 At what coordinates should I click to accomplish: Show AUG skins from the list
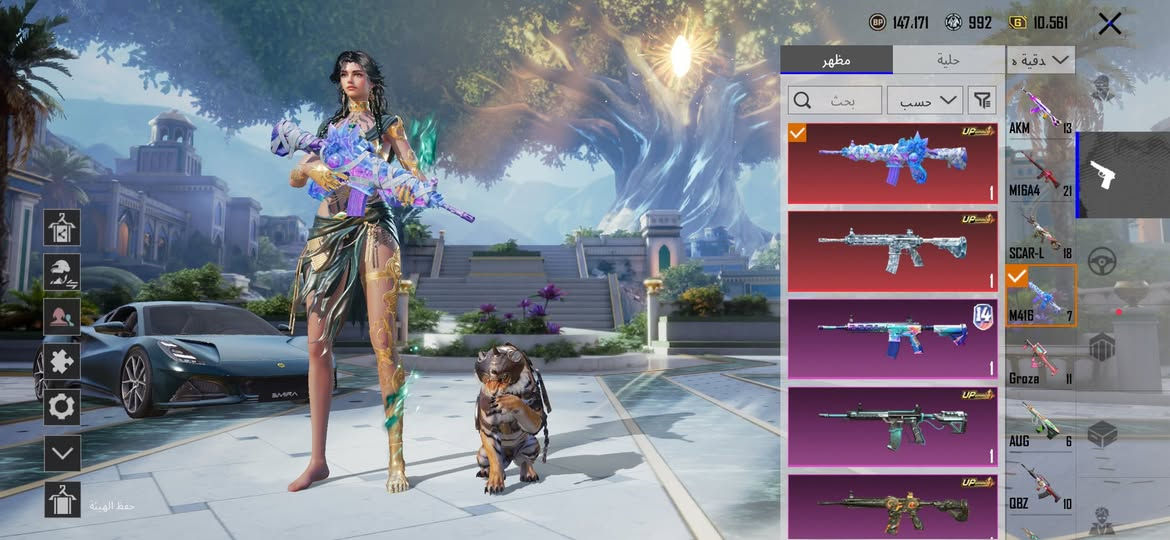1040,422
